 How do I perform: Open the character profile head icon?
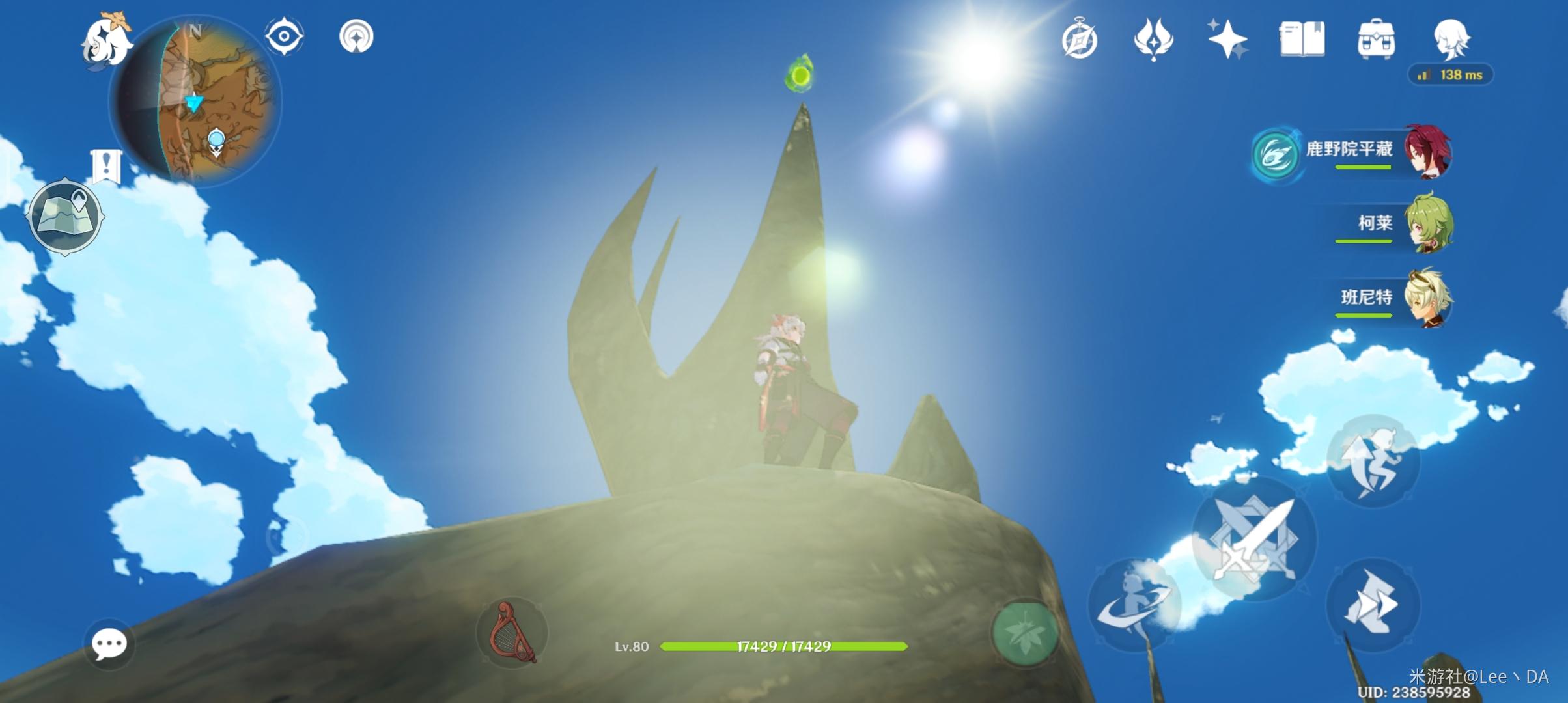point(1451,40)
